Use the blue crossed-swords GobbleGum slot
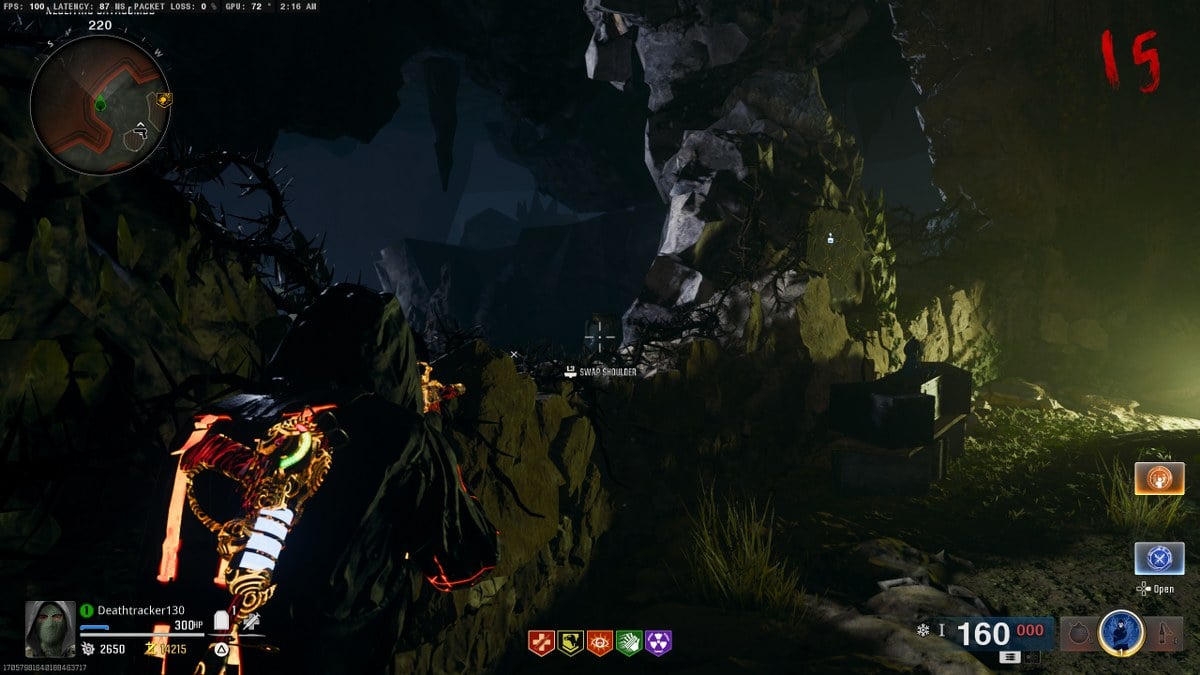1200x675 pixels. (1159, 558)
